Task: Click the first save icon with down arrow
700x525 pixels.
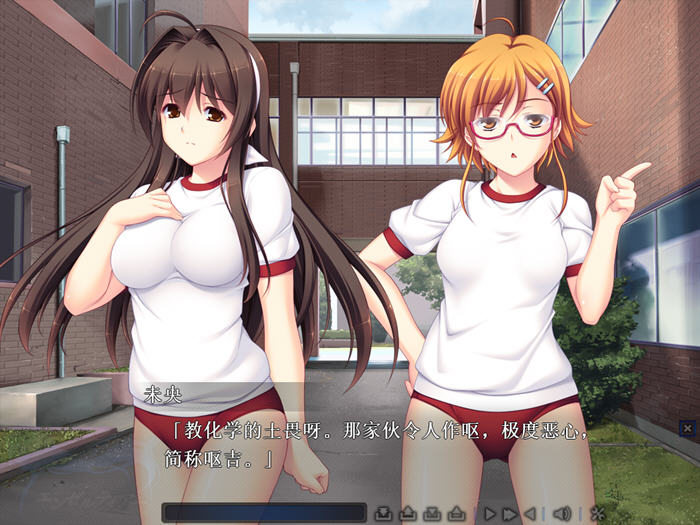Action: (383, 514)
